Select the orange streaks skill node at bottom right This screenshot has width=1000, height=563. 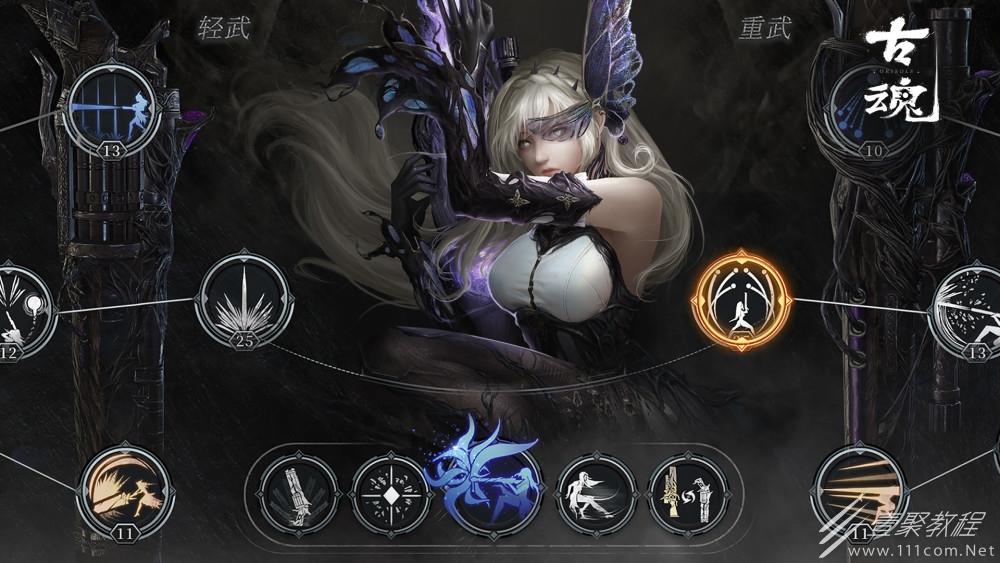[860, 491]
